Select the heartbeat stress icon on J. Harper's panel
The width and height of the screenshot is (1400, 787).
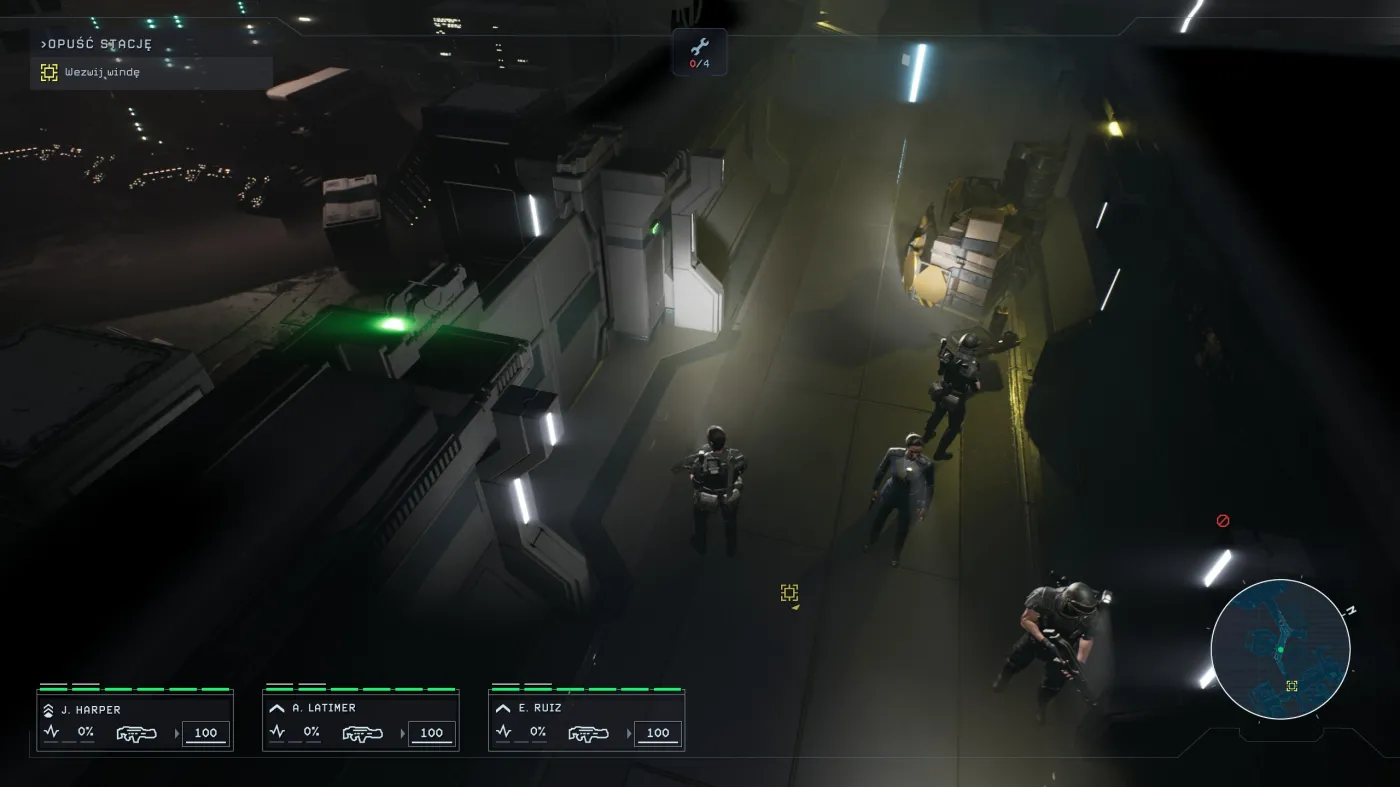[x=50, y=731]
